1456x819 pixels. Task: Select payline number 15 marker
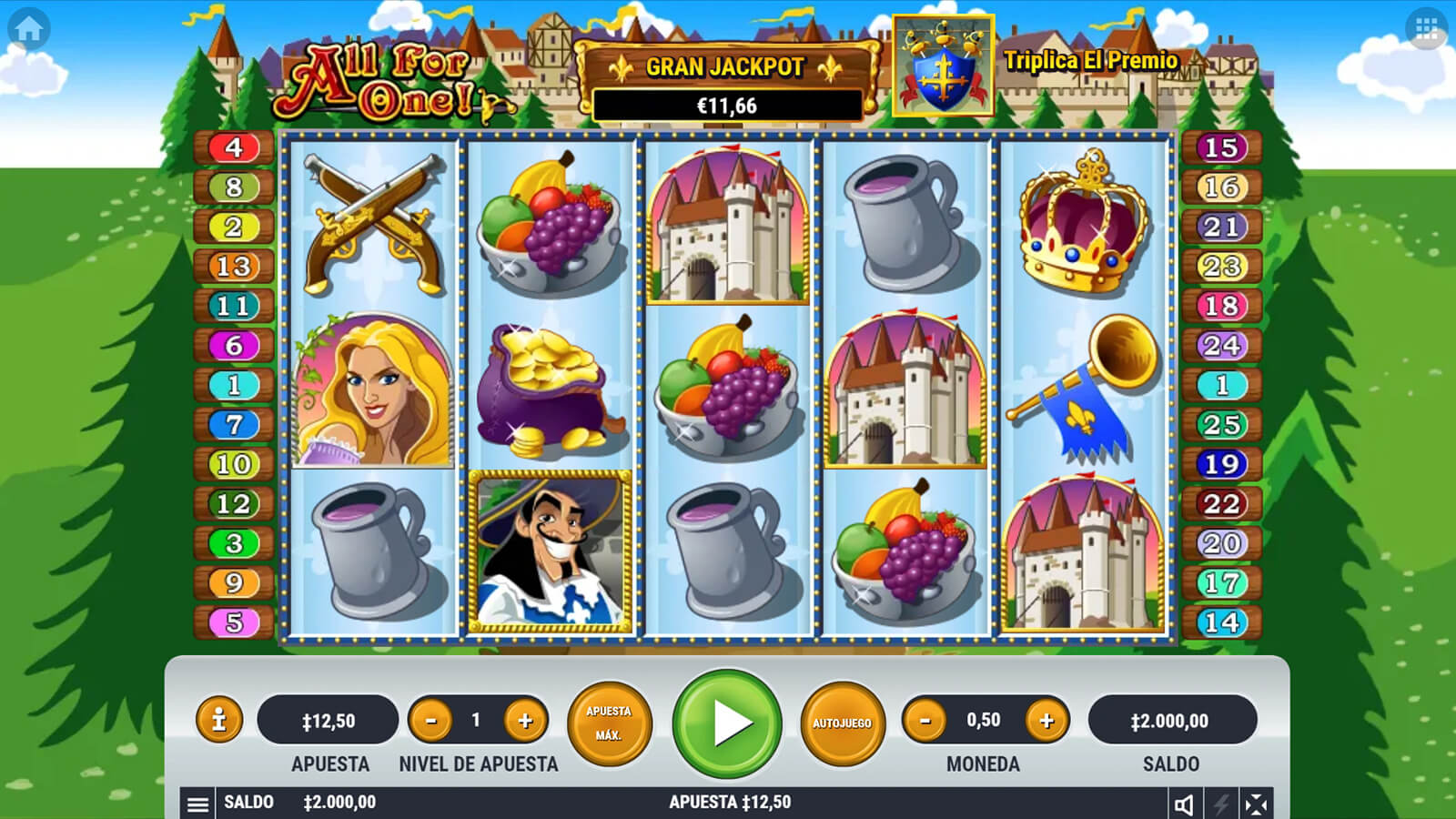(x=1221, y=147)
